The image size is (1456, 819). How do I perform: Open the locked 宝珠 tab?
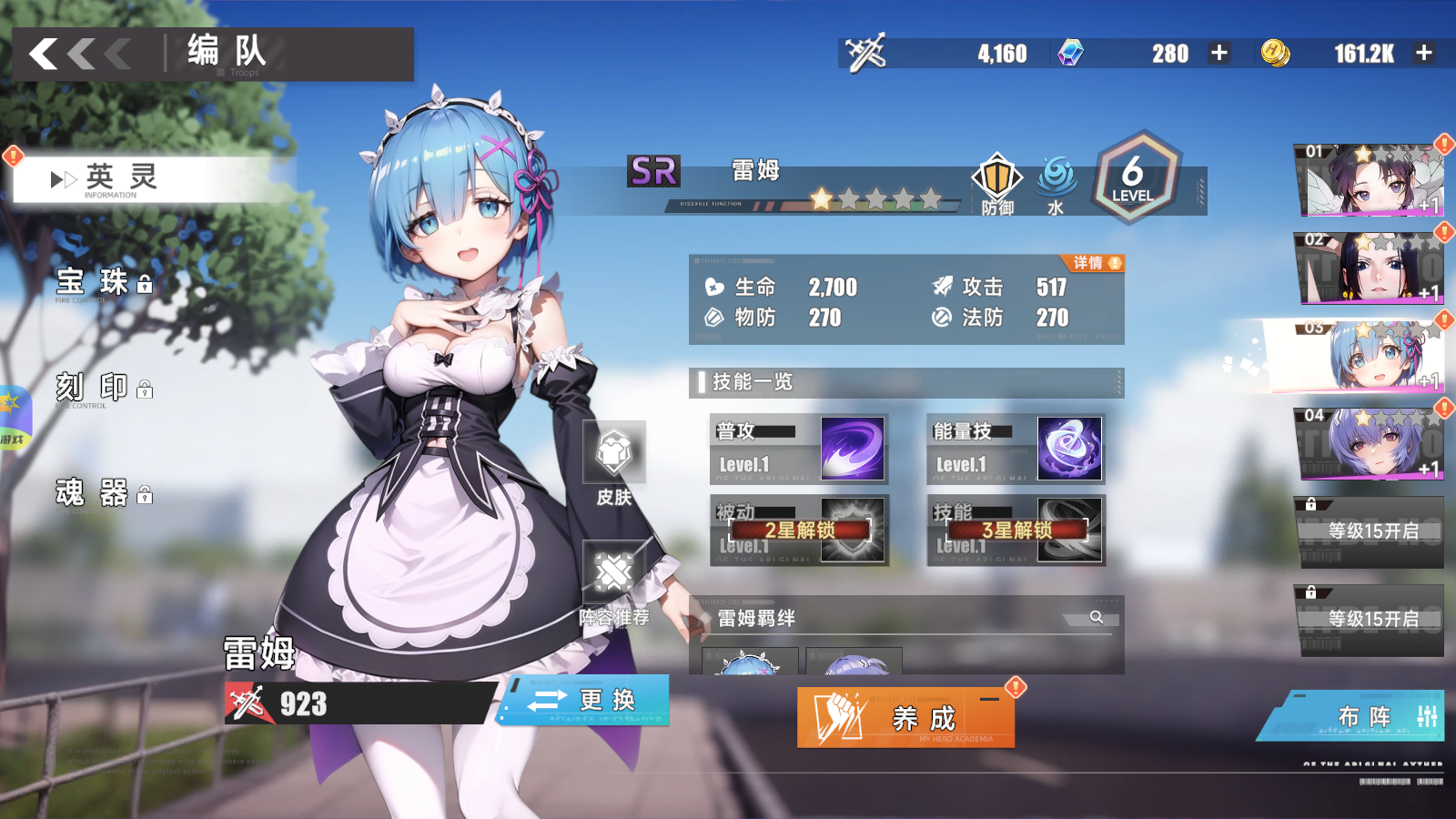[x=103, y=283]
